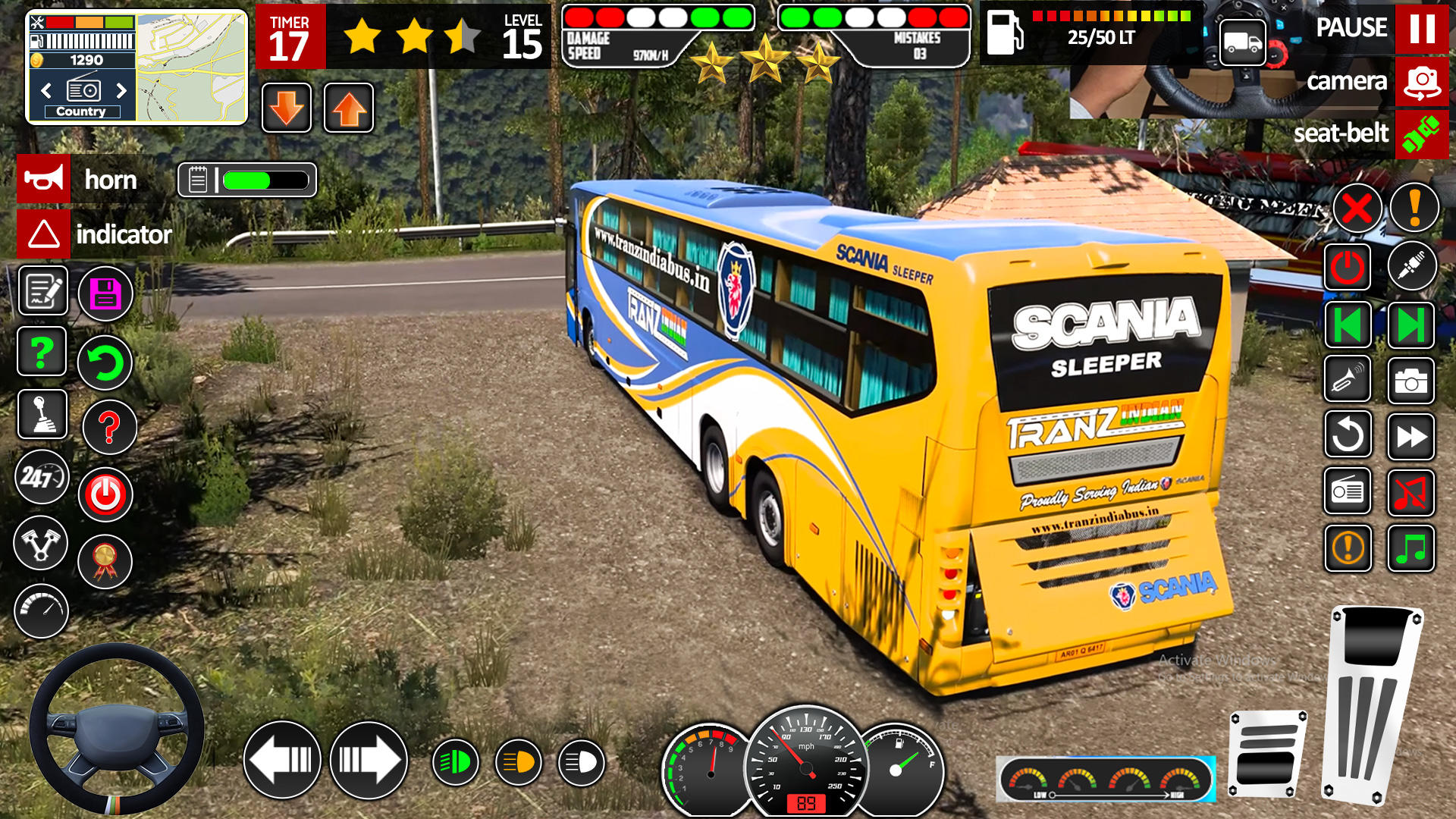Open the green question mark help

coord(42,351)
